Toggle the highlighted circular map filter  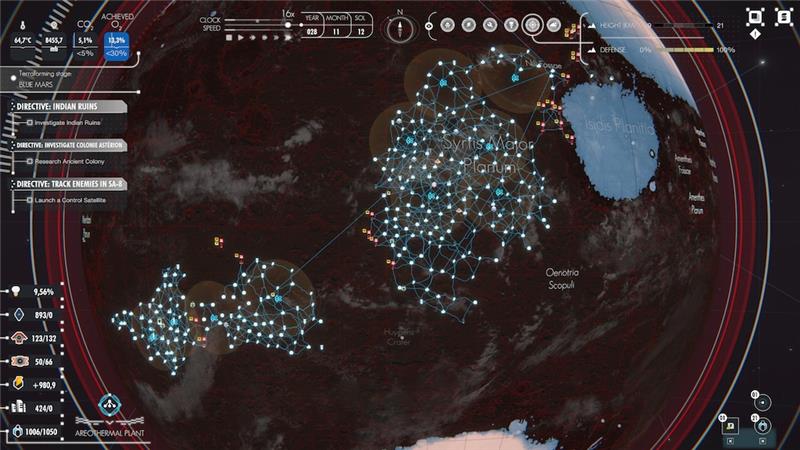[533, 25]
